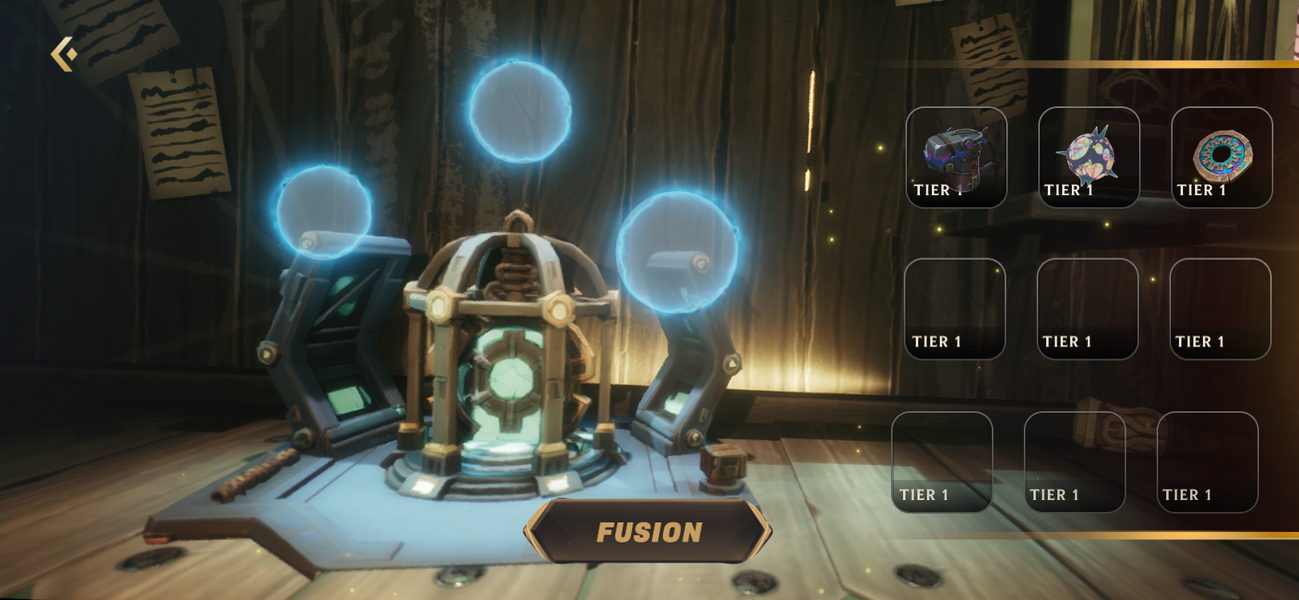Select the Tier 1 hammer item slot
Screen dimensions: 1299x600
pyautogui.click(x=956, y=157)
